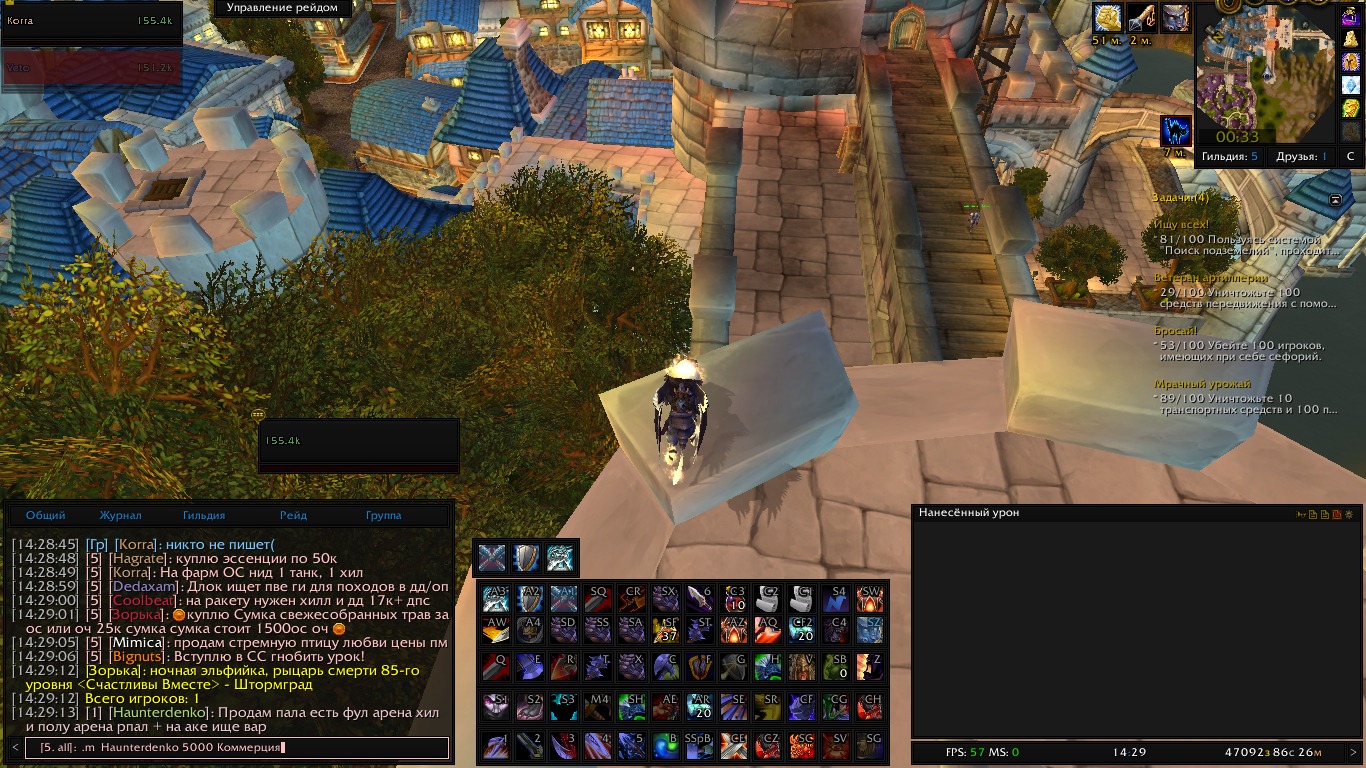Viewport: 1366px width, 768px height.
Task: Show the Общий chat tab
Action: point(45,516)
